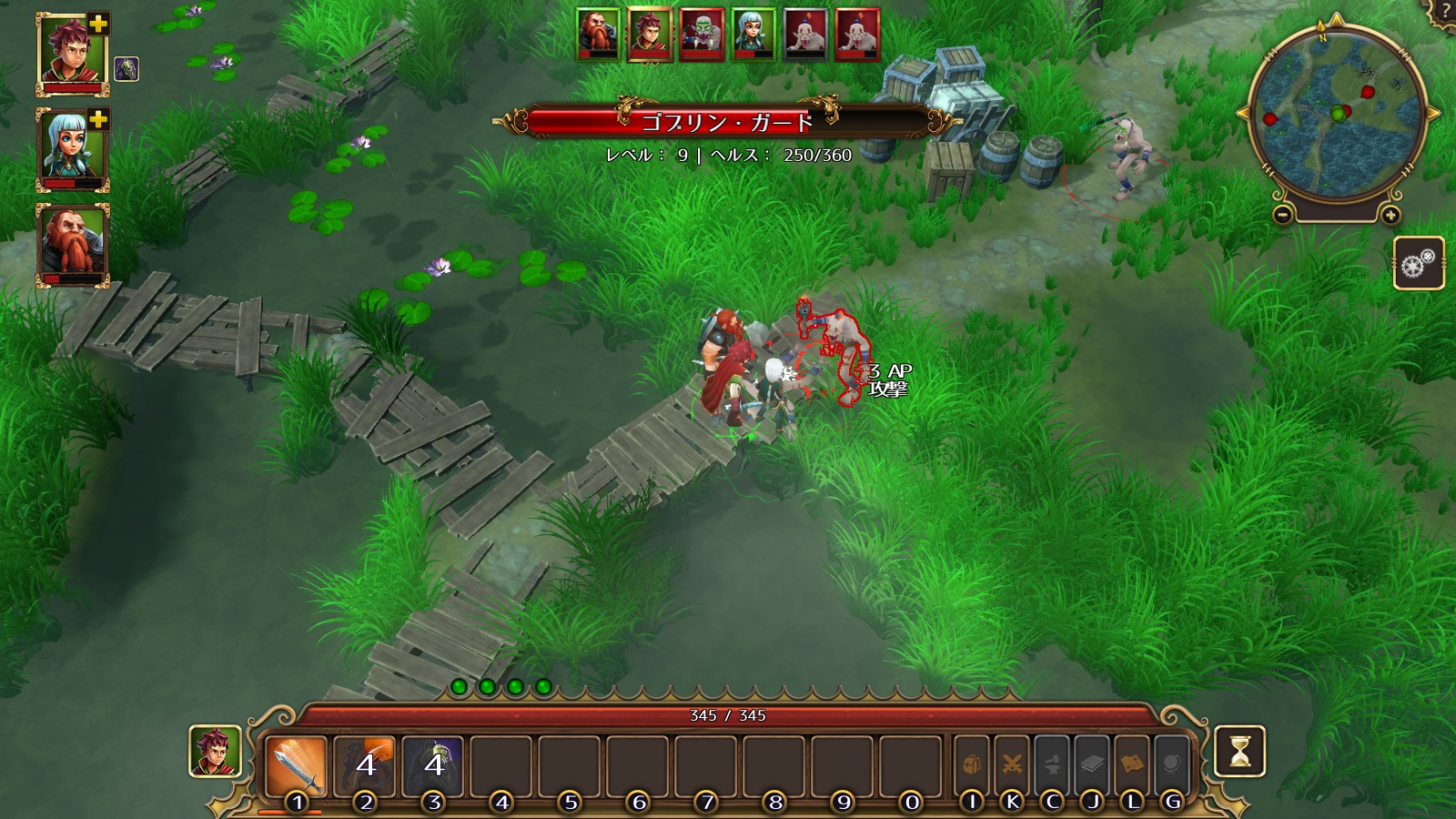Screen dimensions: 1456x819
Task: Select the skill in hotbar slot 3
Action: [433, 764]
